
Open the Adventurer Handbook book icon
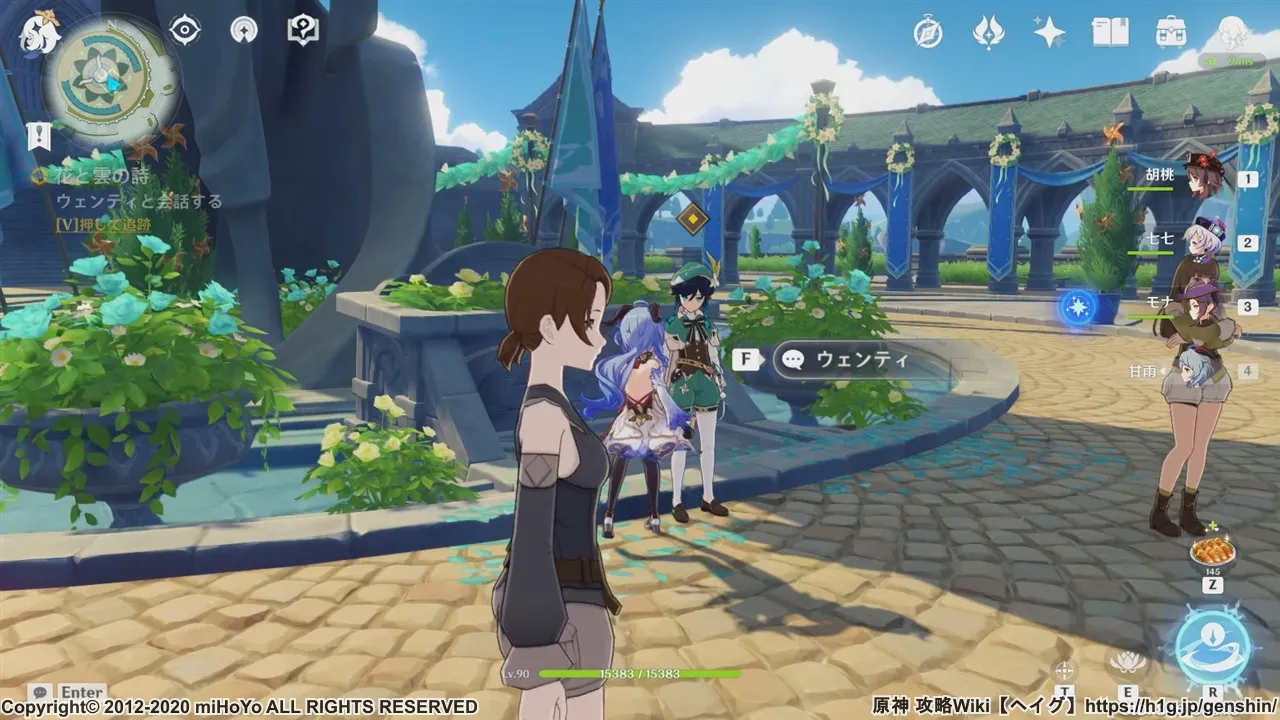tap(1109, 33)
